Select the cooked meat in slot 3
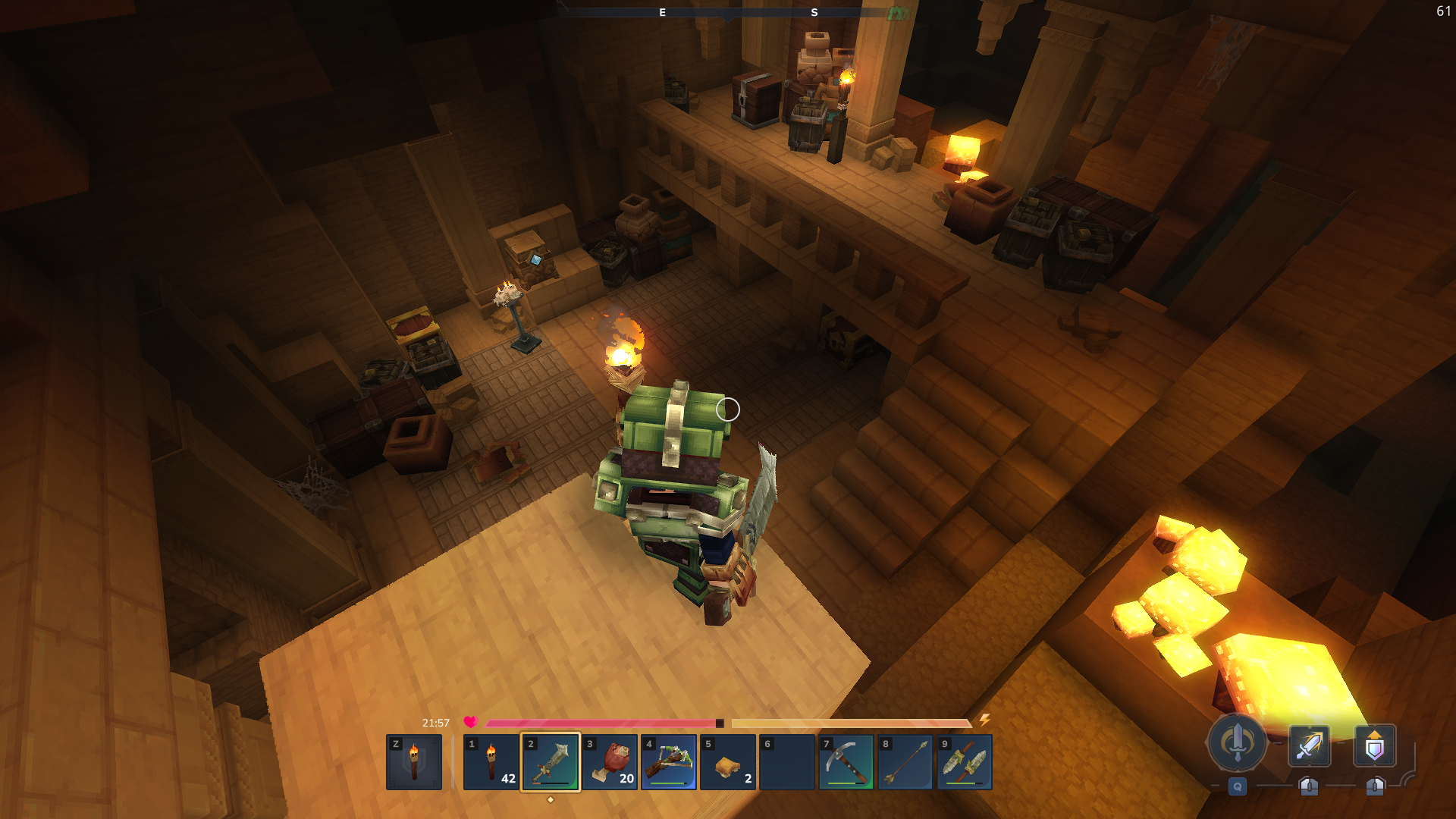 tap(610, 762)
